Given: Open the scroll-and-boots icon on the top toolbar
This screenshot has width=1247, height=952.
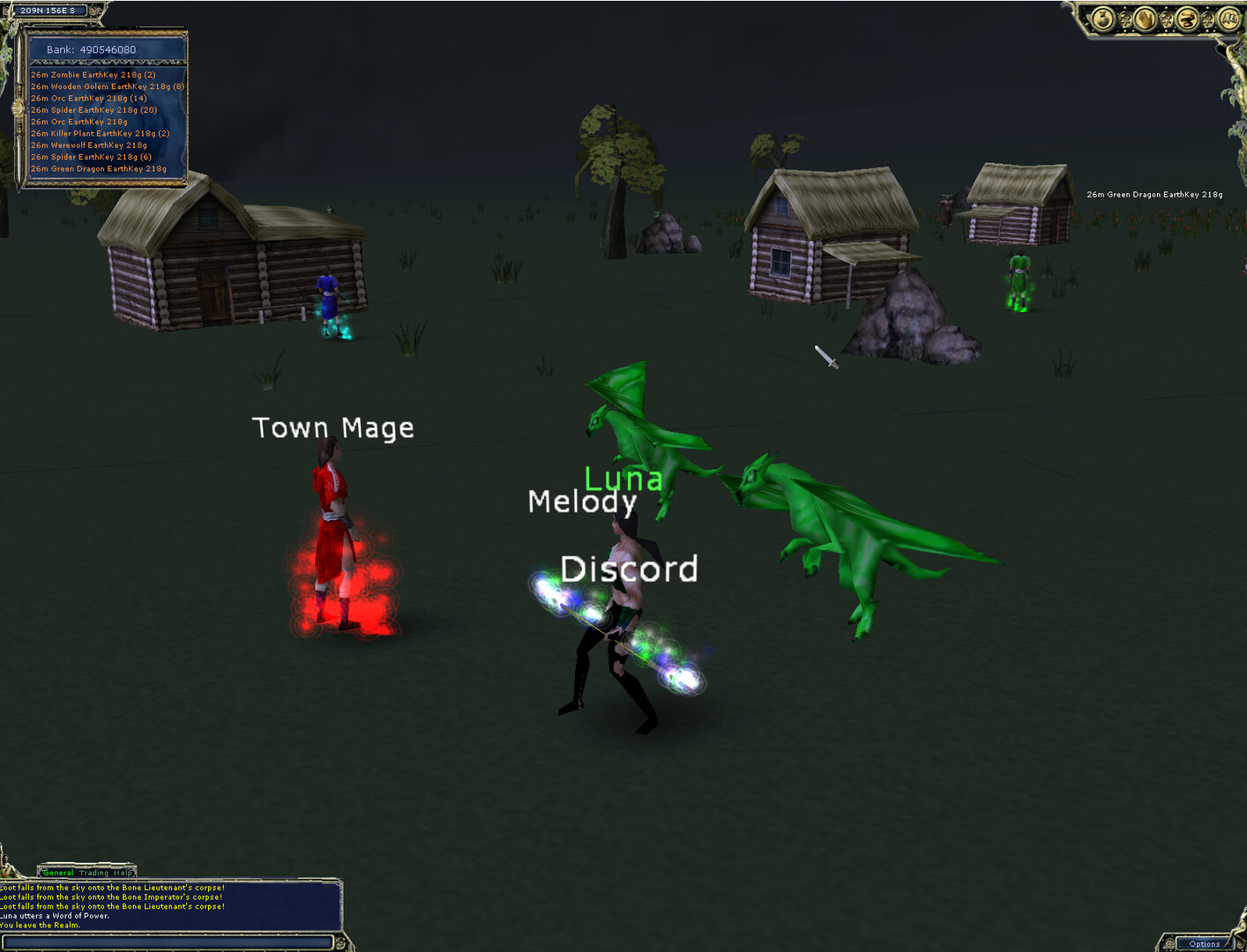Looking at the screenshot, I should pyautogui.click(x=1187, y=19).
